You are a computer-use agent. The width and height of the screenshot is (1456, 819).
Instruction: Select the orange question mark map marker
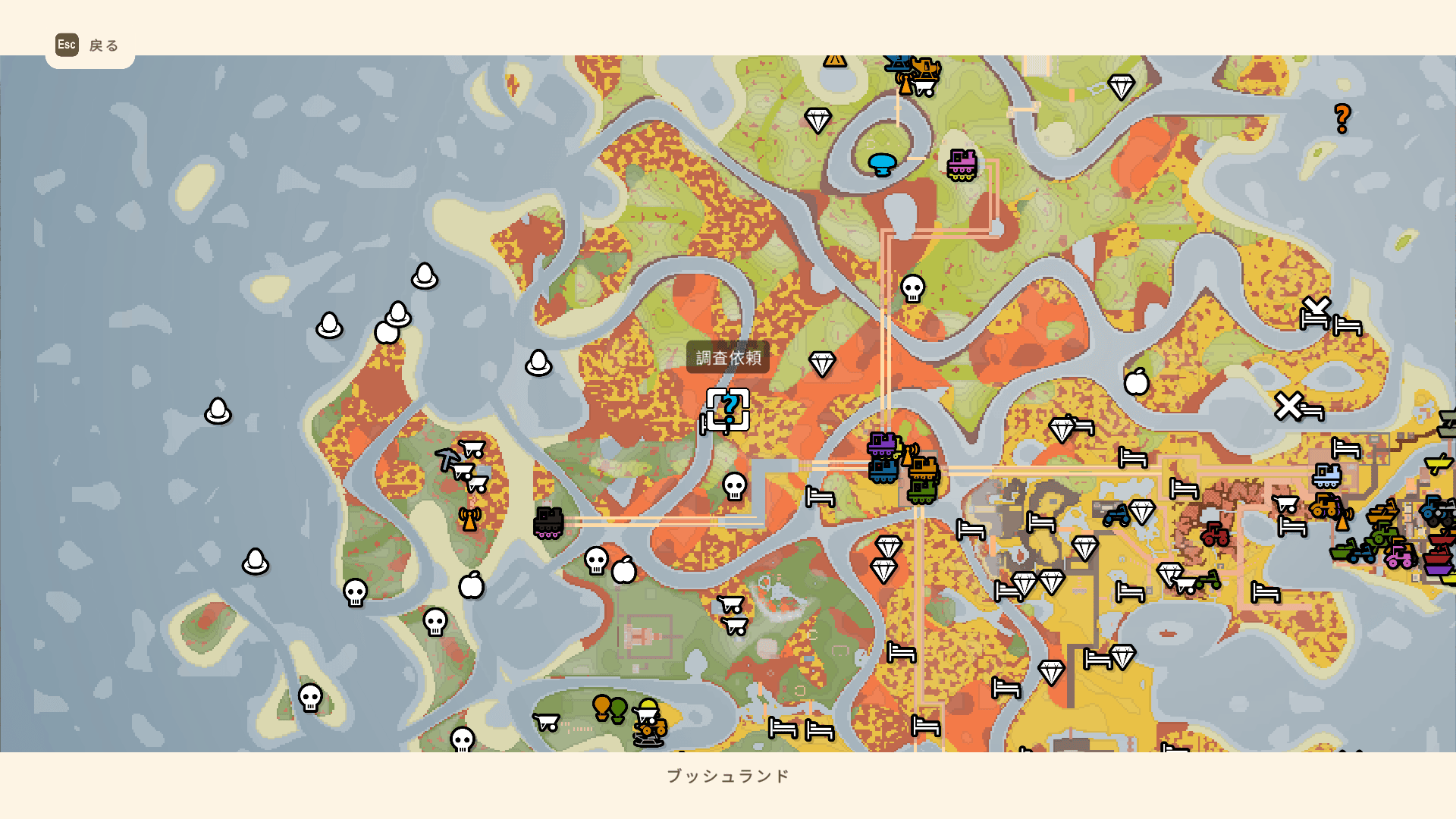1341,119
